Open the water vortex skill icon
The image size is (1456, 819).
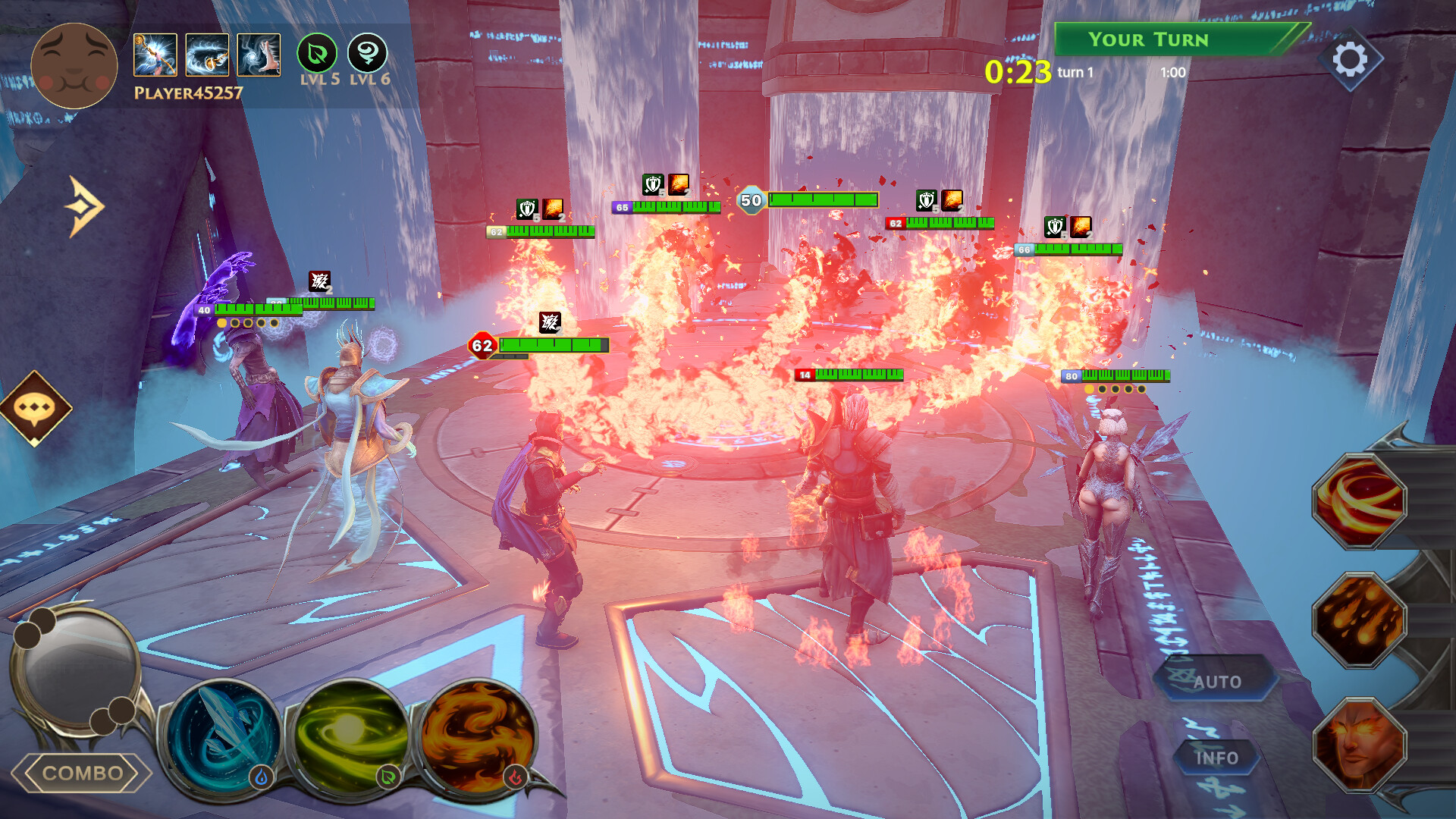coord(207,55)
